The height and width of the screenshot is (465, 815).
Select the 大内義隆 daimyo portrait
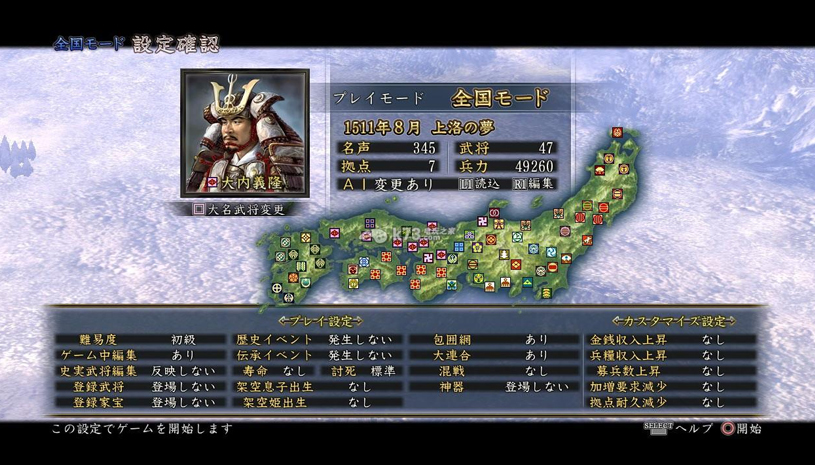click(232, 132)
